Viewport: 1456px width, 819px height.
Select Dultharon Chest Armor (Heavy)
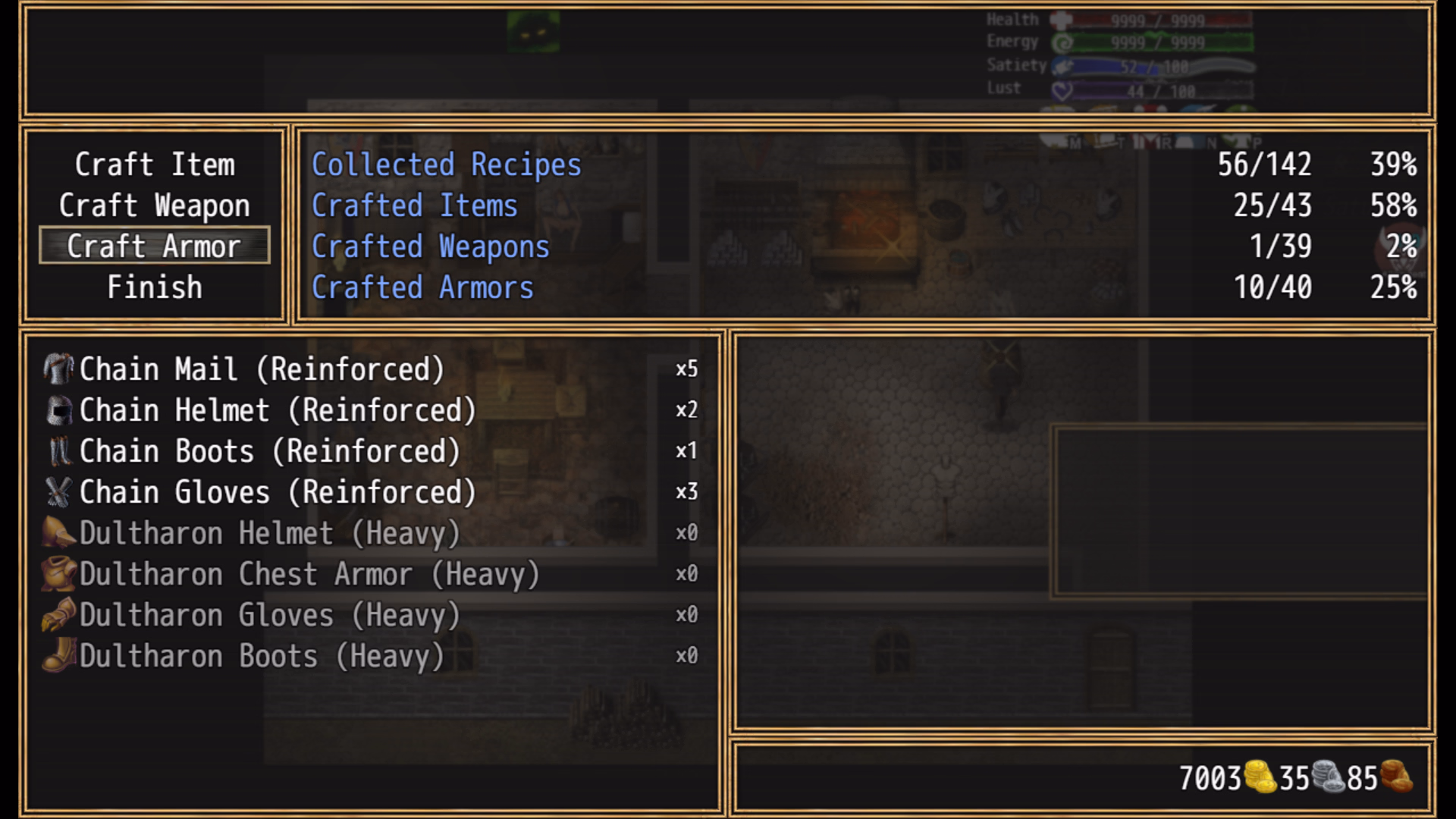click(309, 574)
